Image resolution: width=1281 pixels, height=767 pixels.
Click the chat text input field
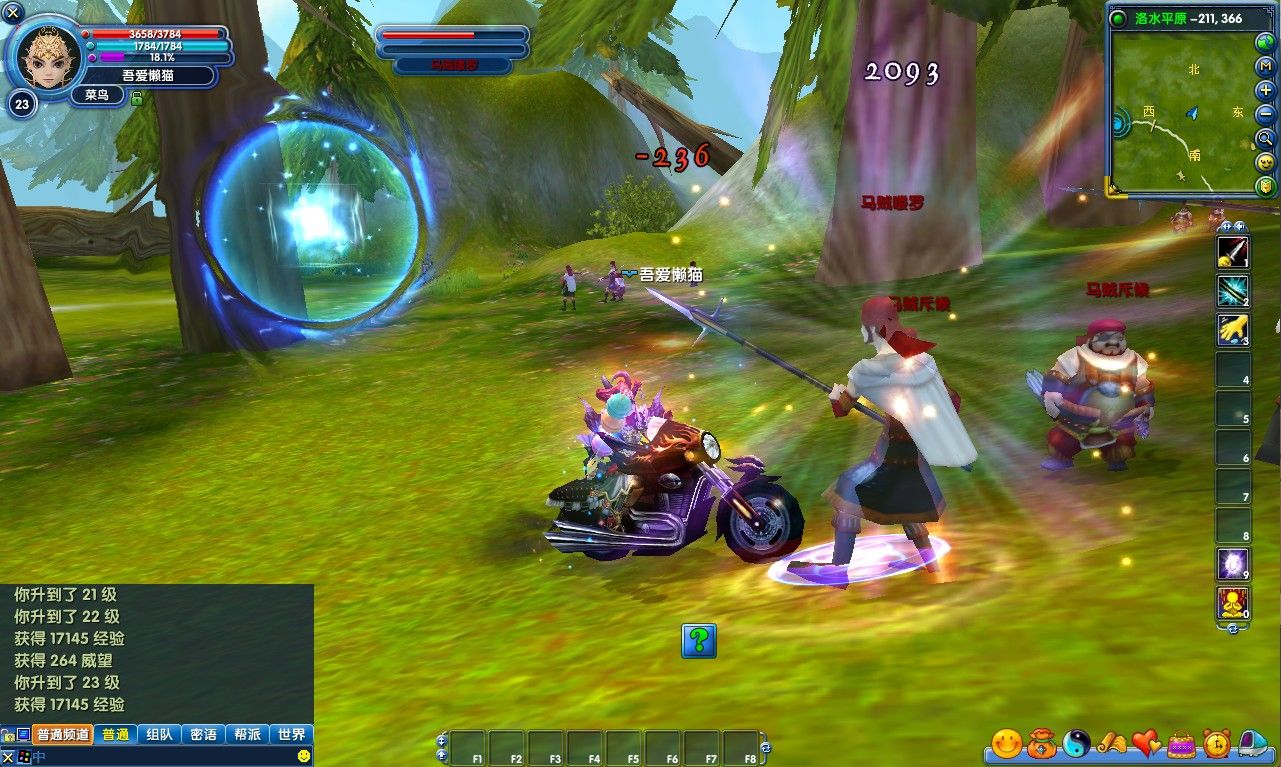tap(160, 757)
